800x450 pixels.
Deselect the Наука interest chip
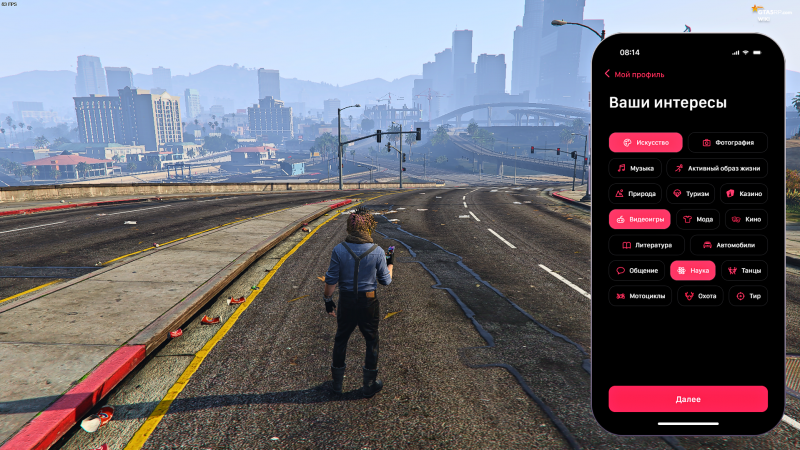pos(692,270)
